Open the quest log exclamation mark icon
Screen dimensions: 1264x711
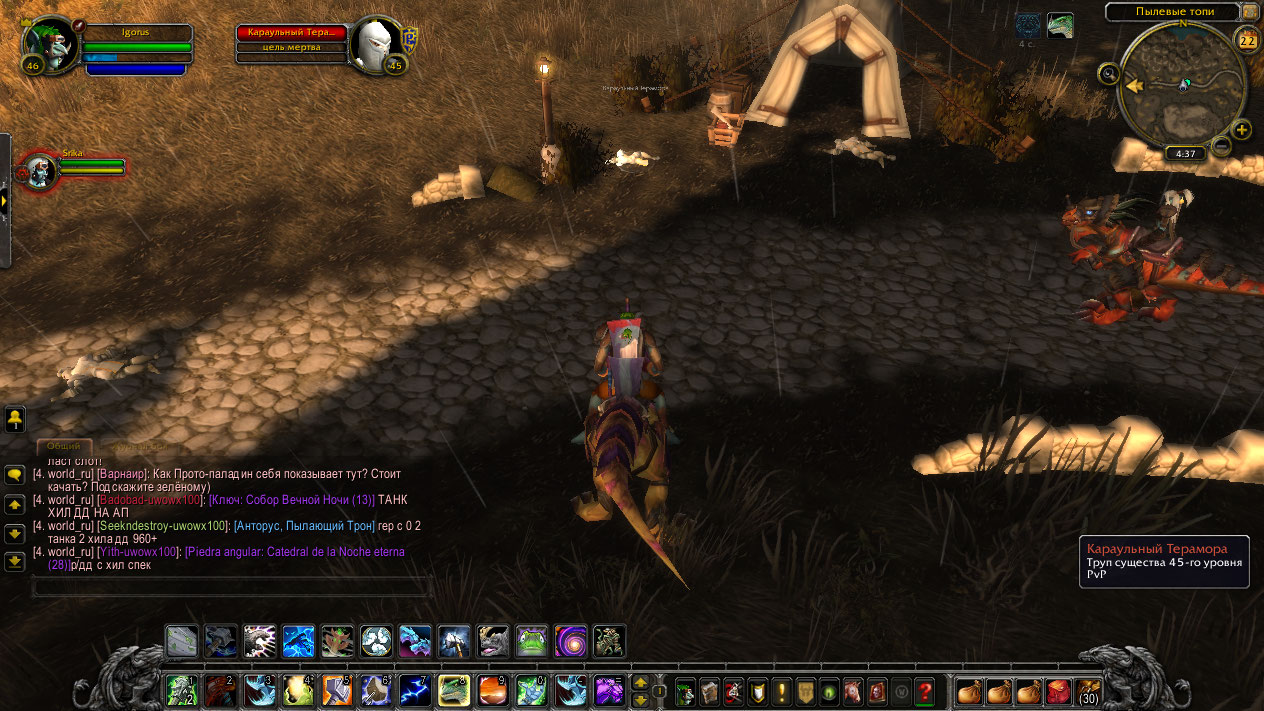coord(781,691)
